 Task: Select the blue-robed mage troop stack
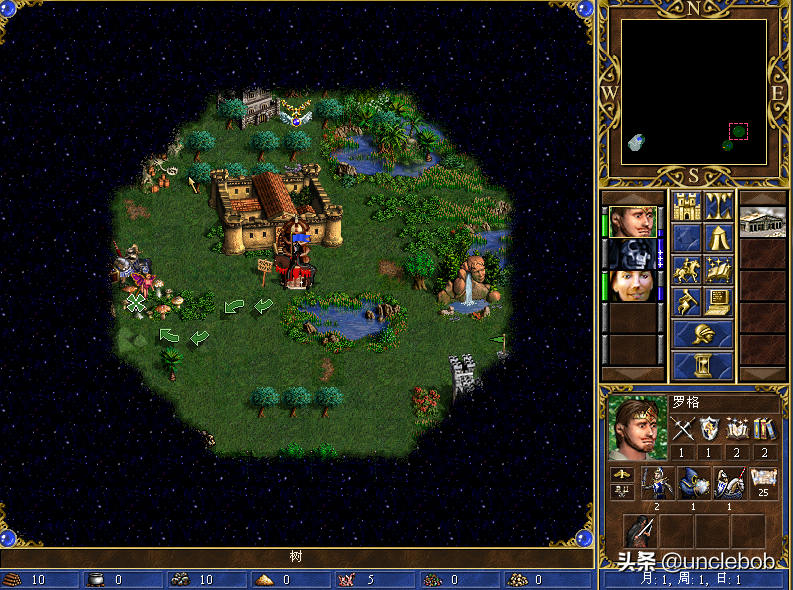(693, 483)
